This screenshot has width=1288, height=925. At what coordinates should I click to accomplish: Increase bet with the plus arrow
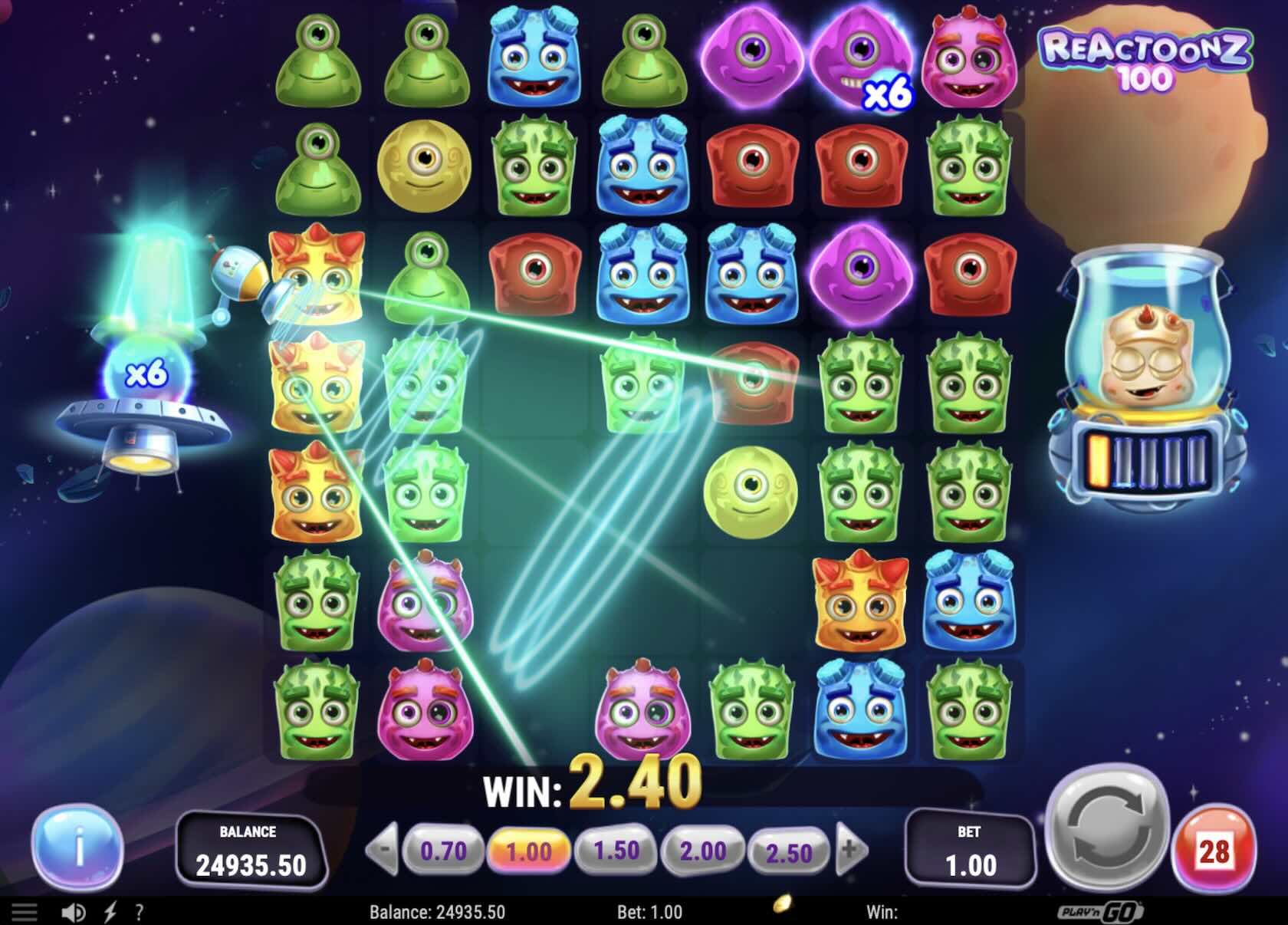pos(851,850)
